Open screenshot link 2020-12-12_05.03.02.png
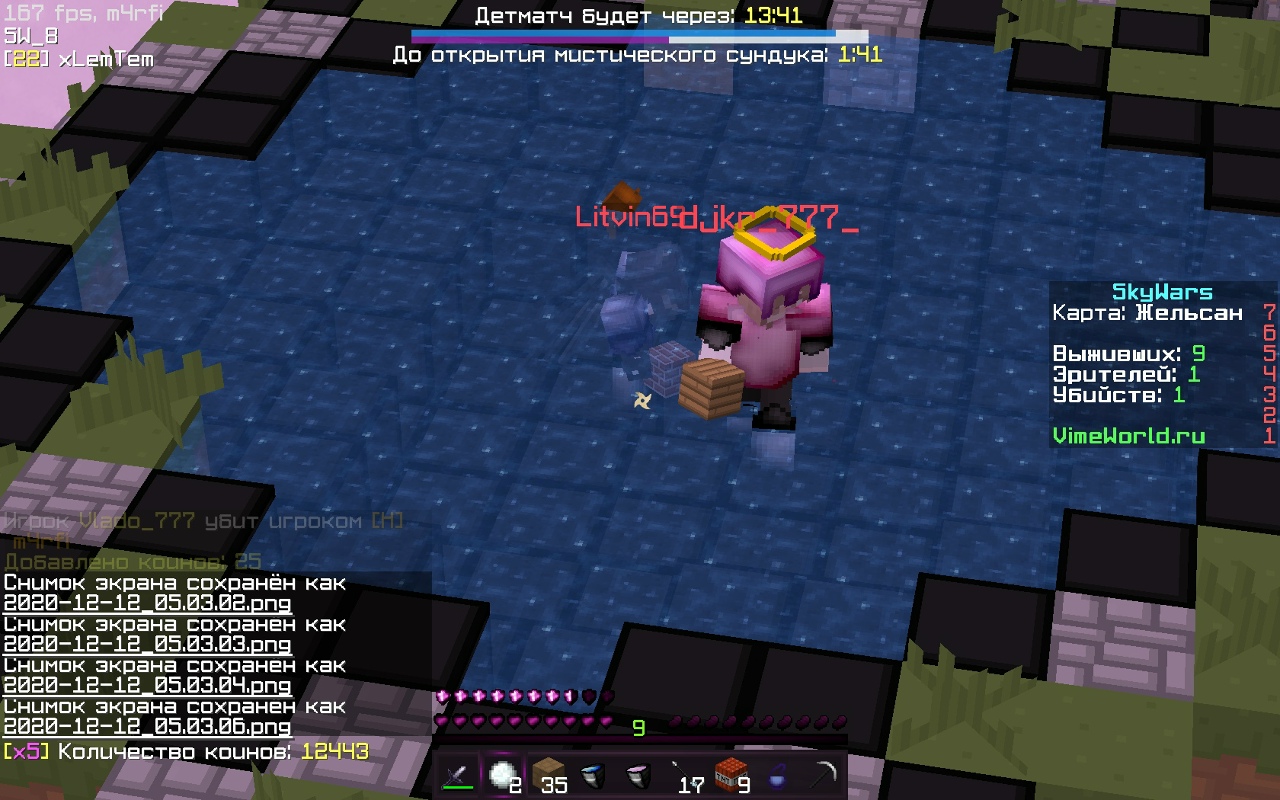This screenshot has width=1280, height=800. 148,604
